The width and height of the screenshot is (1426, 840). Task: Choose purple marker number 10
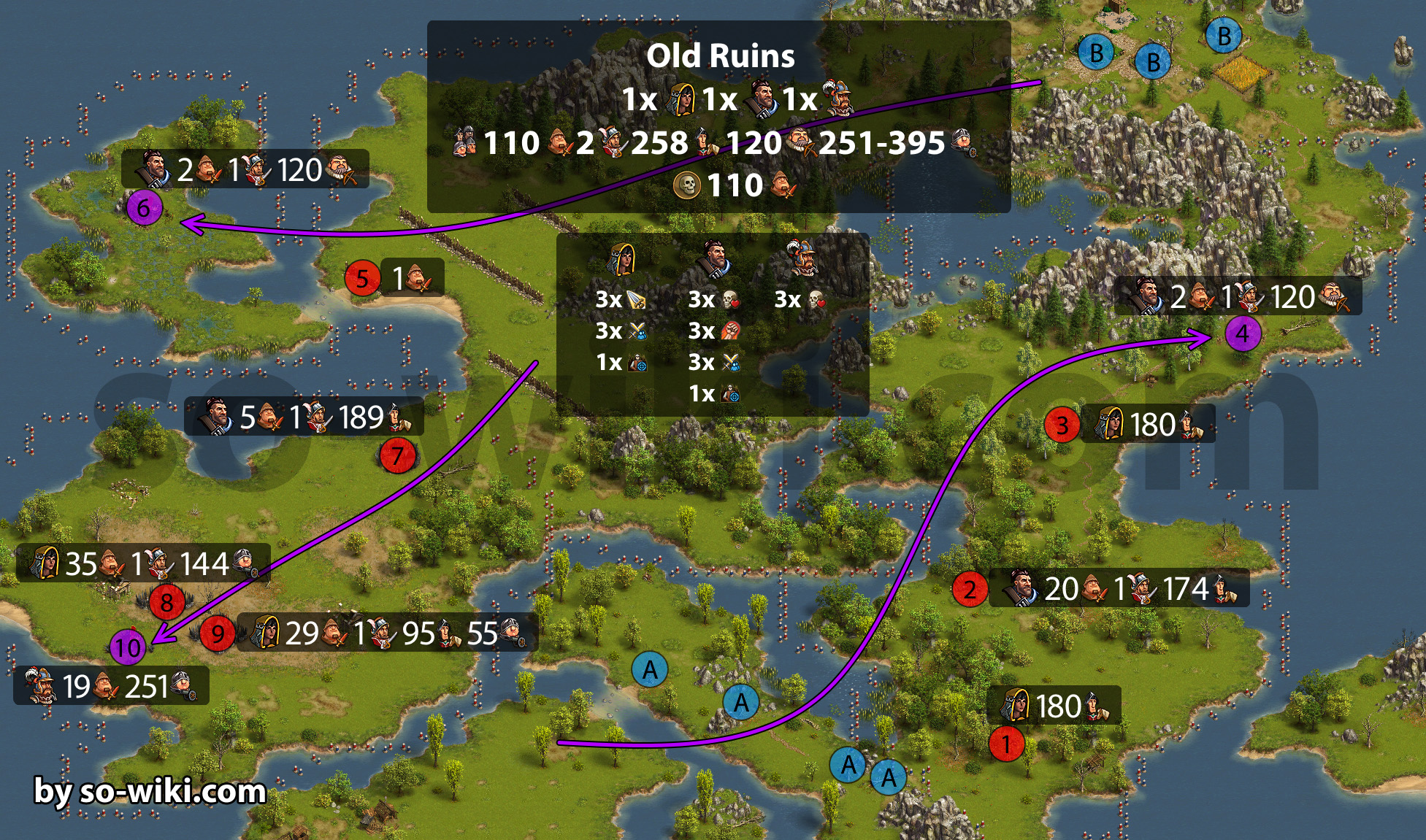coord(128,647)
